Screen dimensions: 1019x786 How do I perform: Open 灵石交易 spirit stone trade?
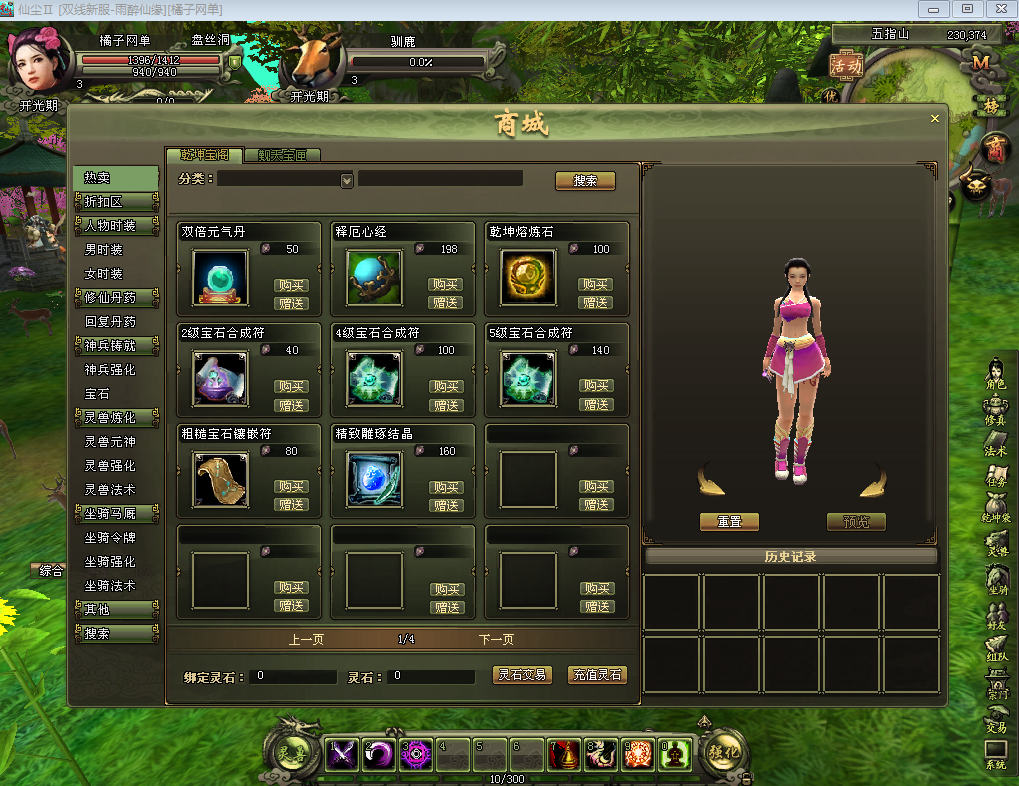tap(523, 675)
